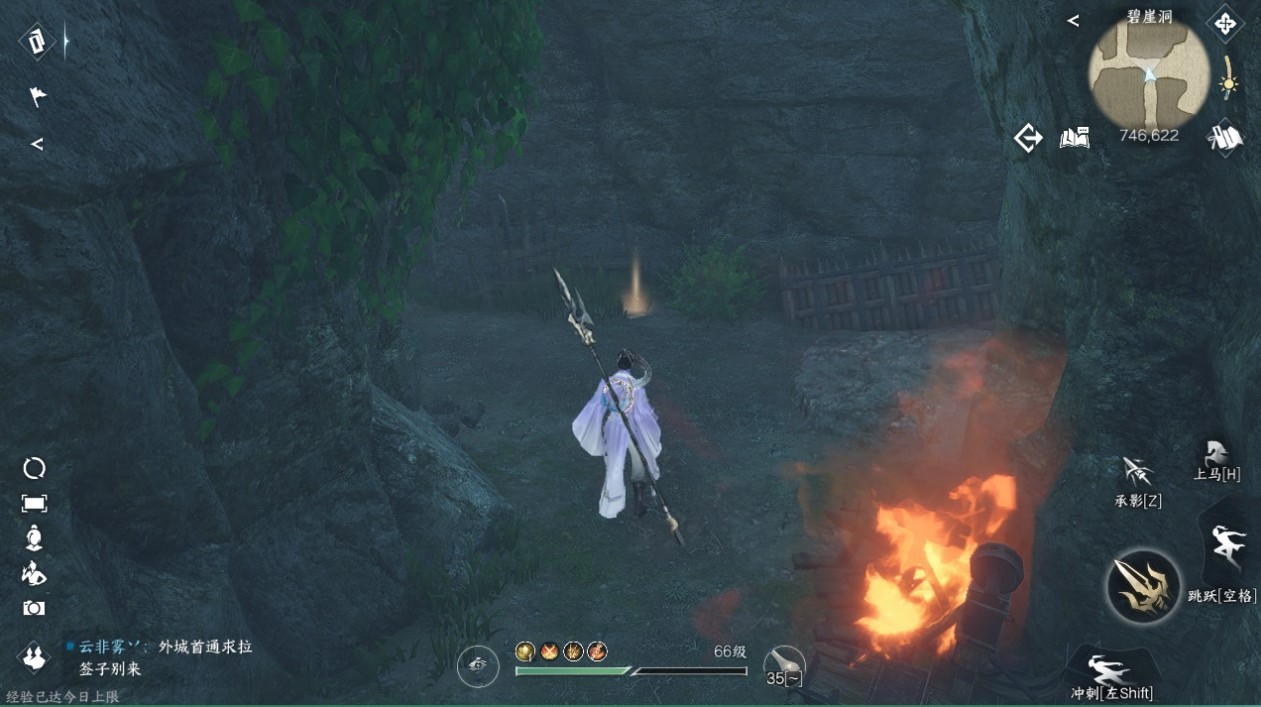Image resolution: width=1261 pixels, height=707 pixels.
Task: Open the scroll icon in the top-left diamond
Action: (37, 42)
